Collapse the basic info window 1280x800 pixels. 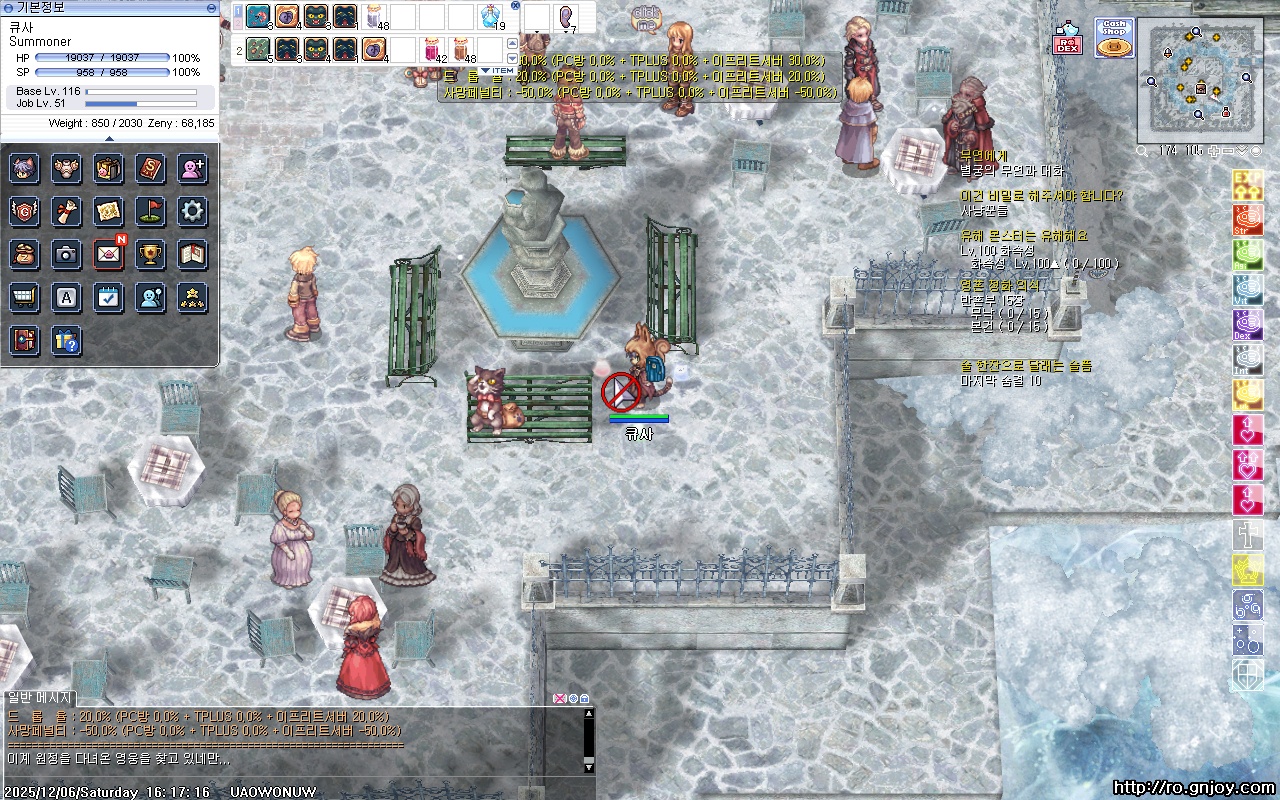pyautogui.click(x=210, y=7)
